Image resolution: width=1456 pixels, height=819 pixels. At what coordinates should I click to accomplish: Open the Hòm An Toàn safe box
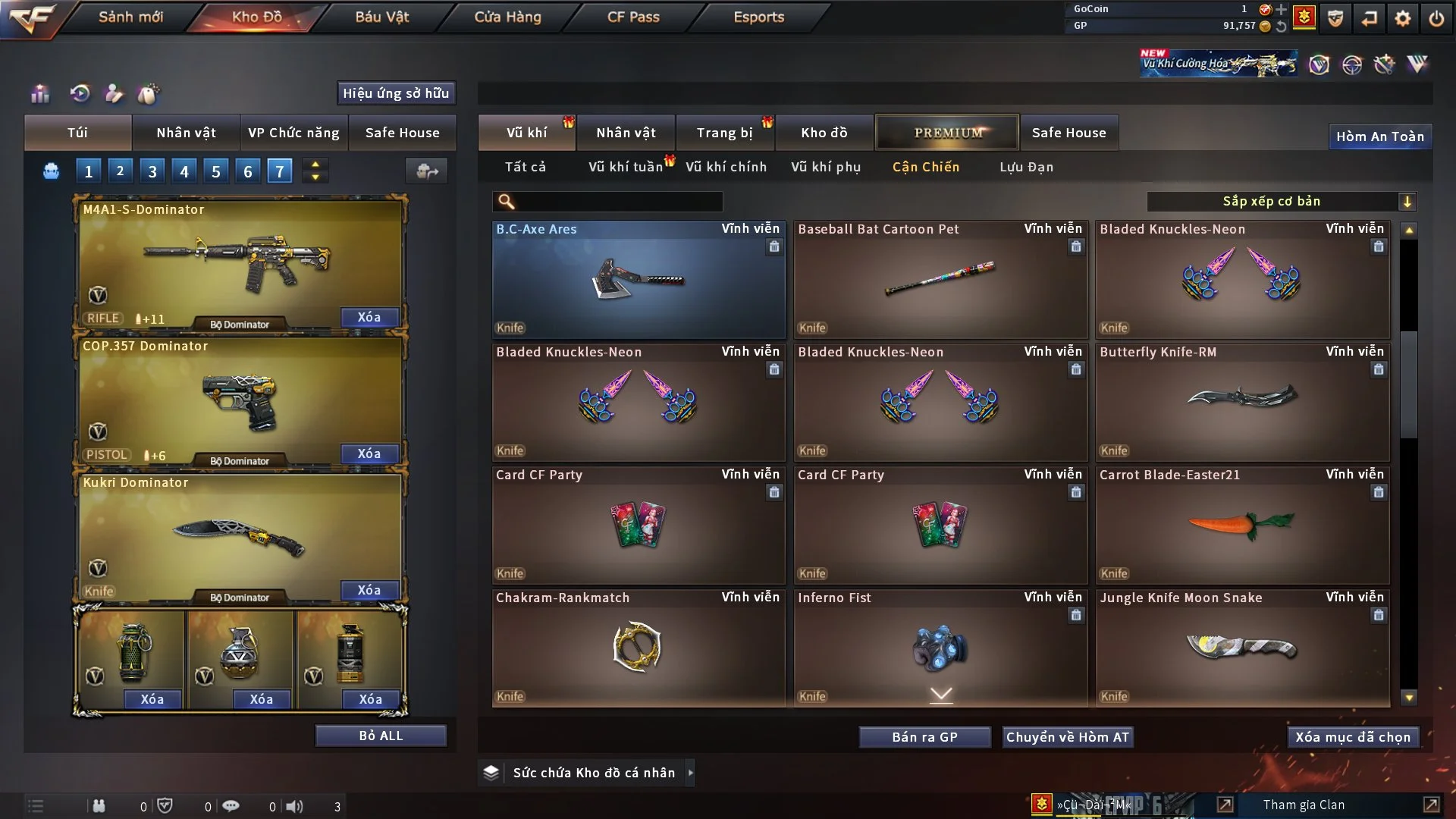pyautogui.click(x=1379, y=136)
